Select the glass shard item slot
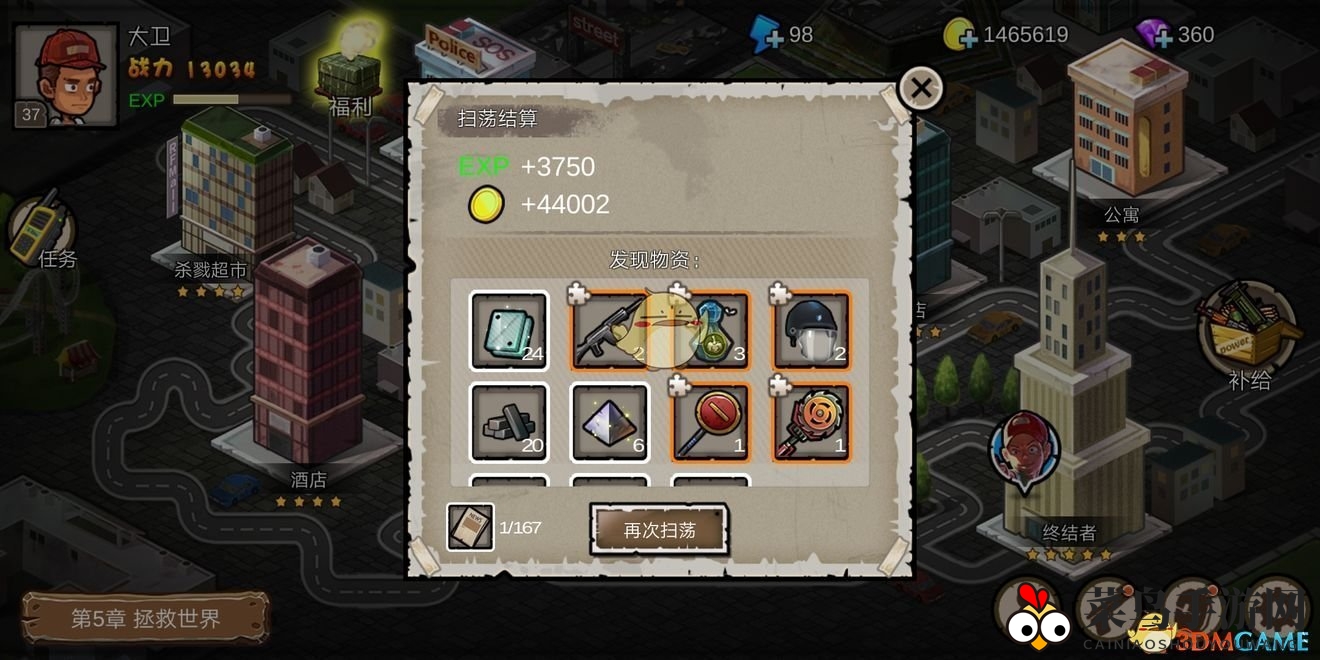 tap(509, 331)
